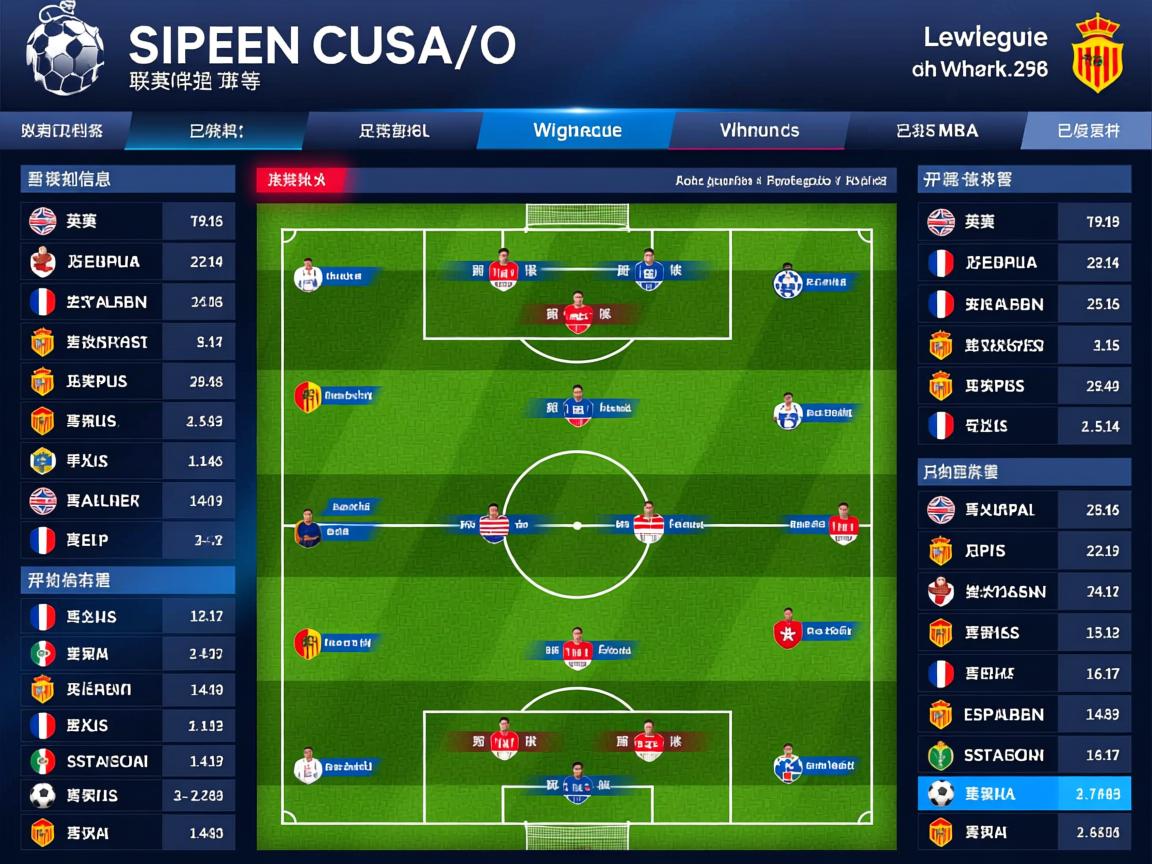
Task: Click the club crest in the header
Action: point(1097,52)
